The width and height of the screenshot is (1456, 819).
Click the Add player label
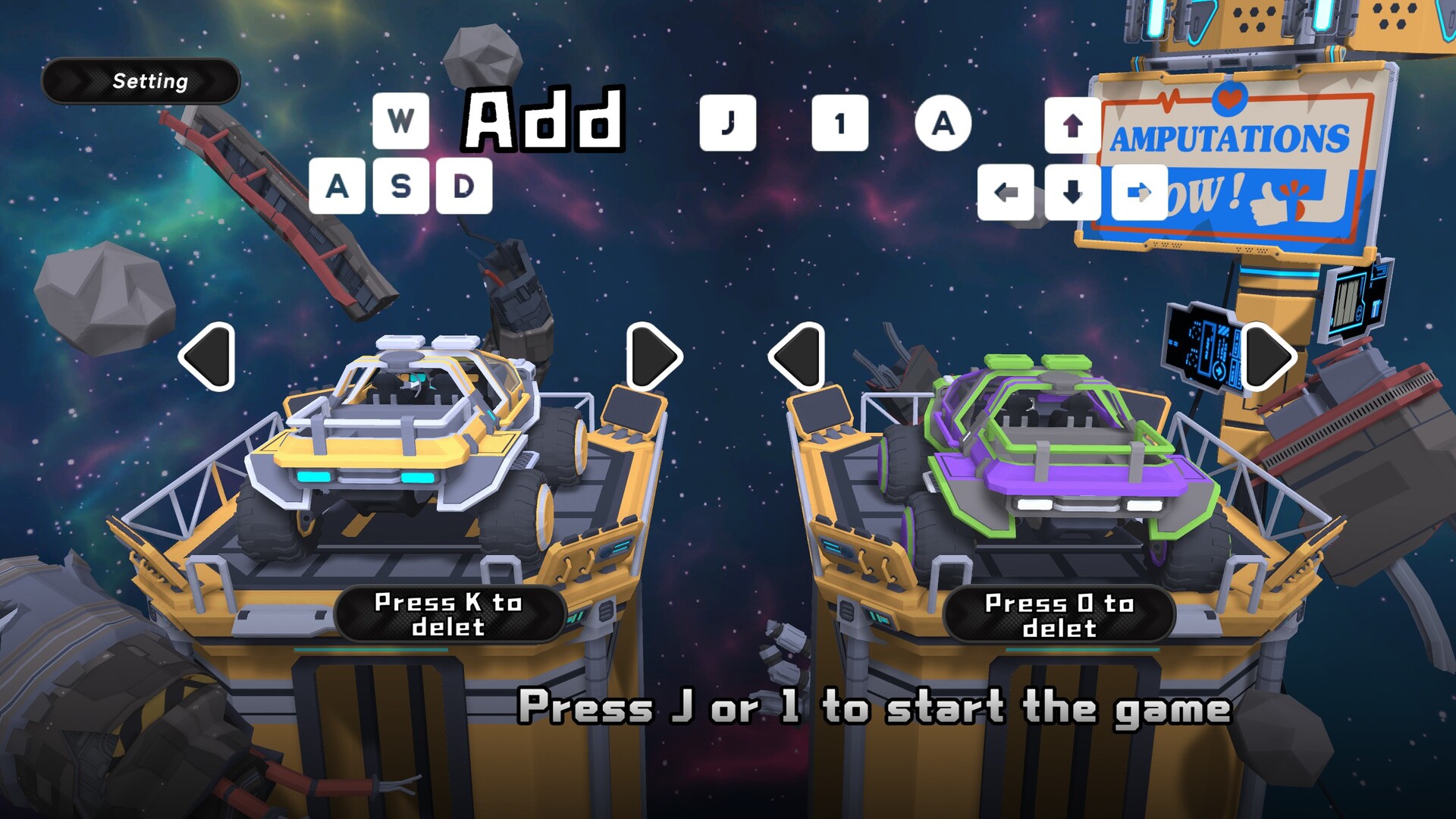point(542,121)
